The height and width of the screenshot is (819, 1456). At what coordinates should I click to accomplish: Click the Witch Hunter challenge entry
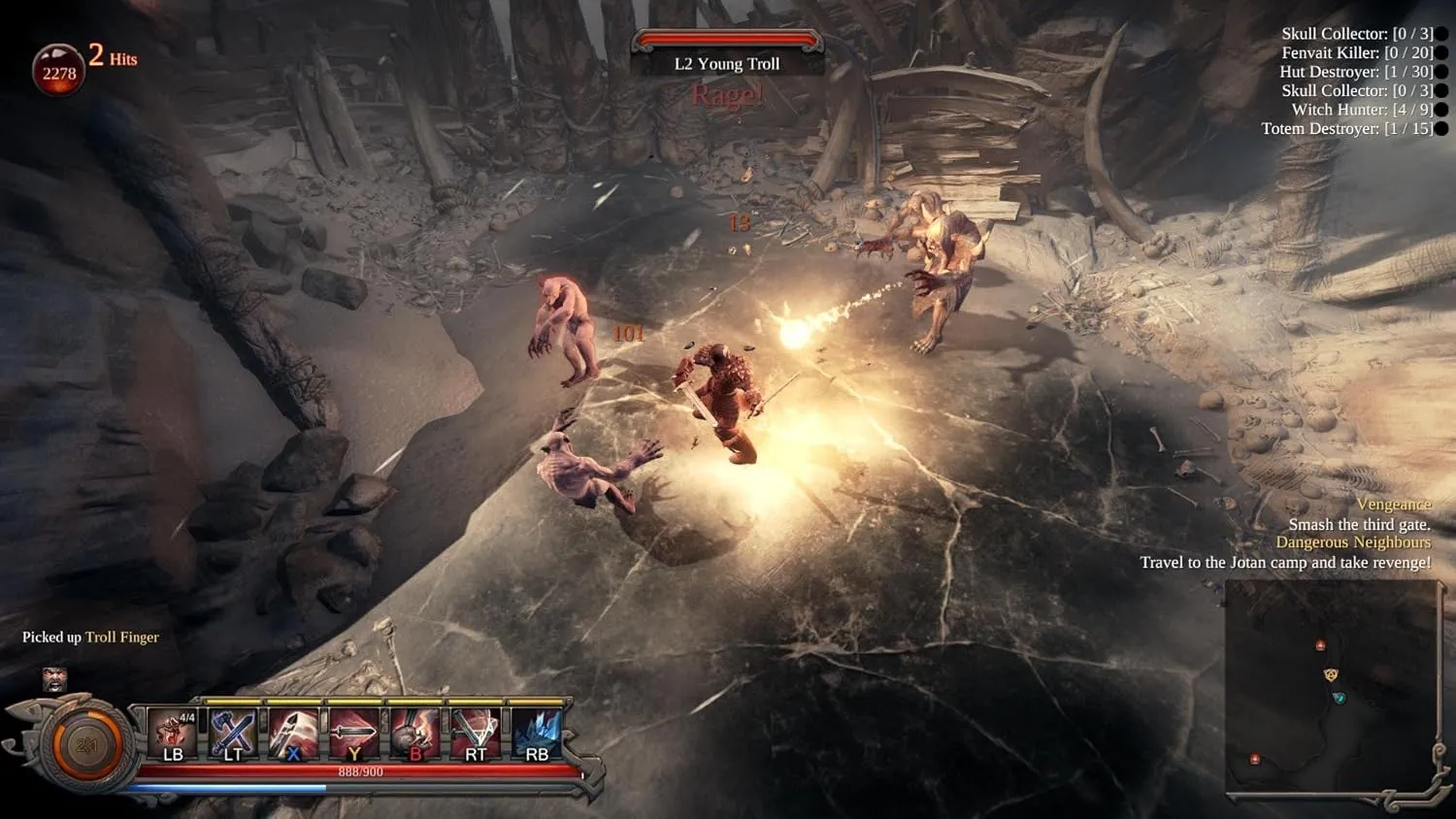pyautogui.click(x=1362, y=110)
